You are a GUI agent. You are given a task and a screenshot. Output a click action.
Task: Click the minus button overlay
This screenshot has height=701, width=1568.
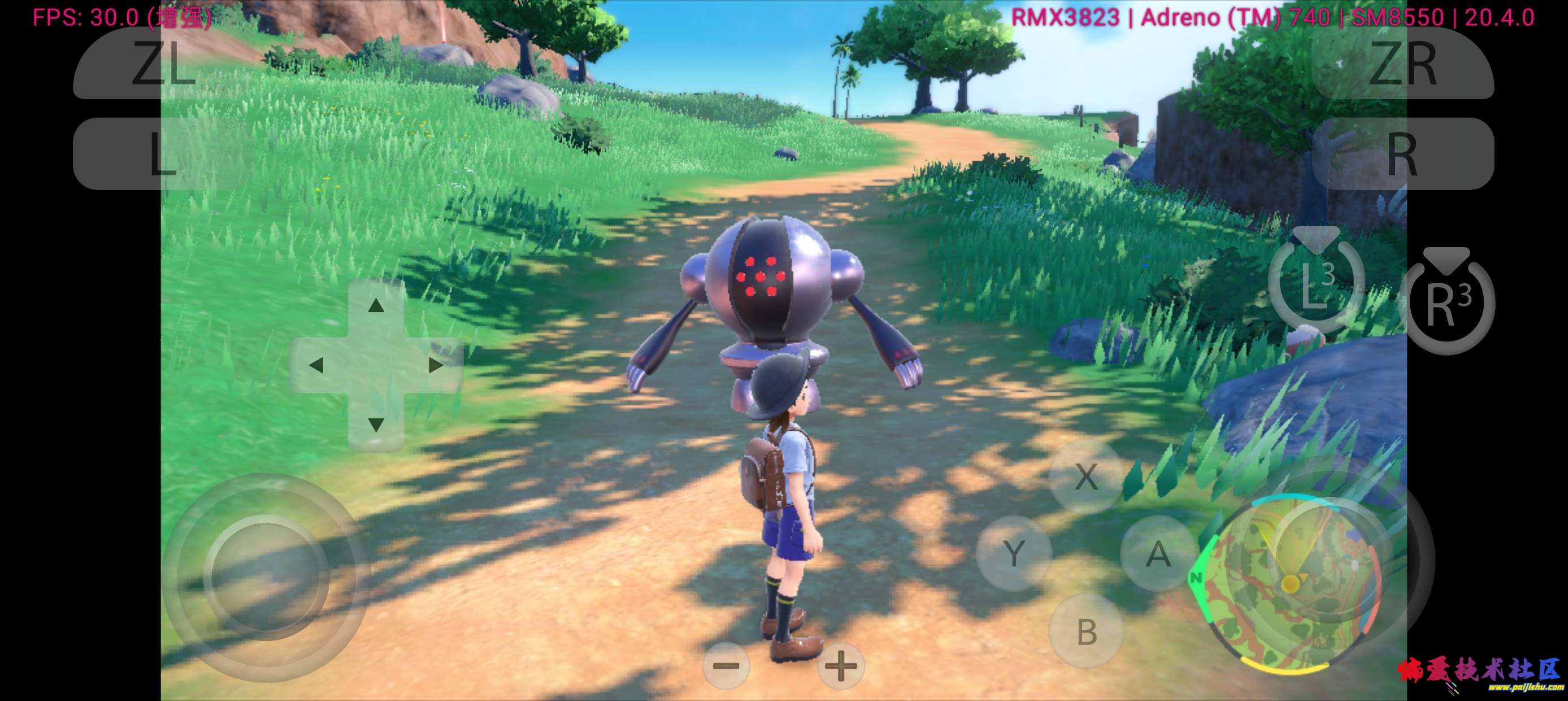[726, 666]
